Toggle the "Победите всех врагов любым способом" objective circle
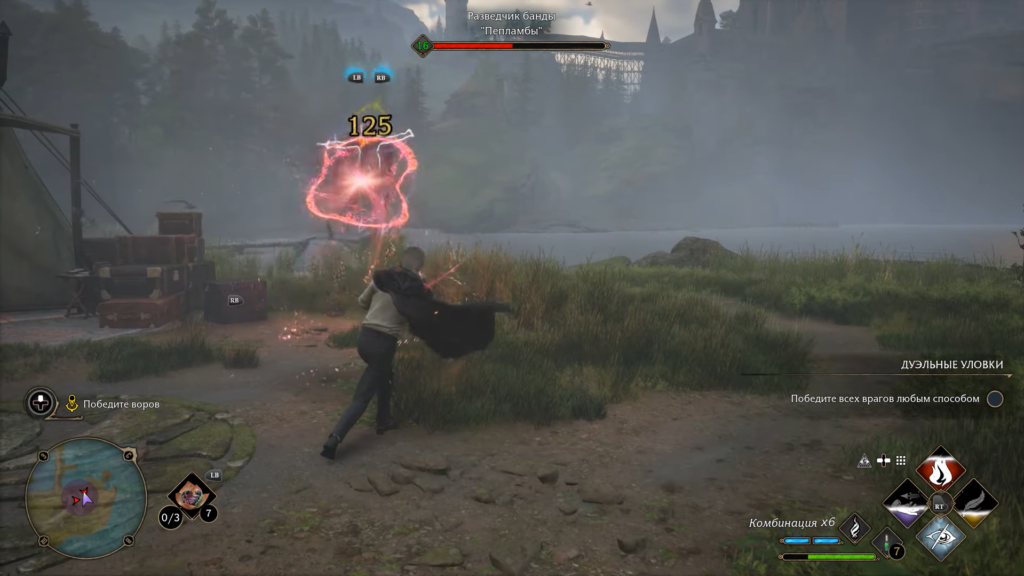 (995, 399)
